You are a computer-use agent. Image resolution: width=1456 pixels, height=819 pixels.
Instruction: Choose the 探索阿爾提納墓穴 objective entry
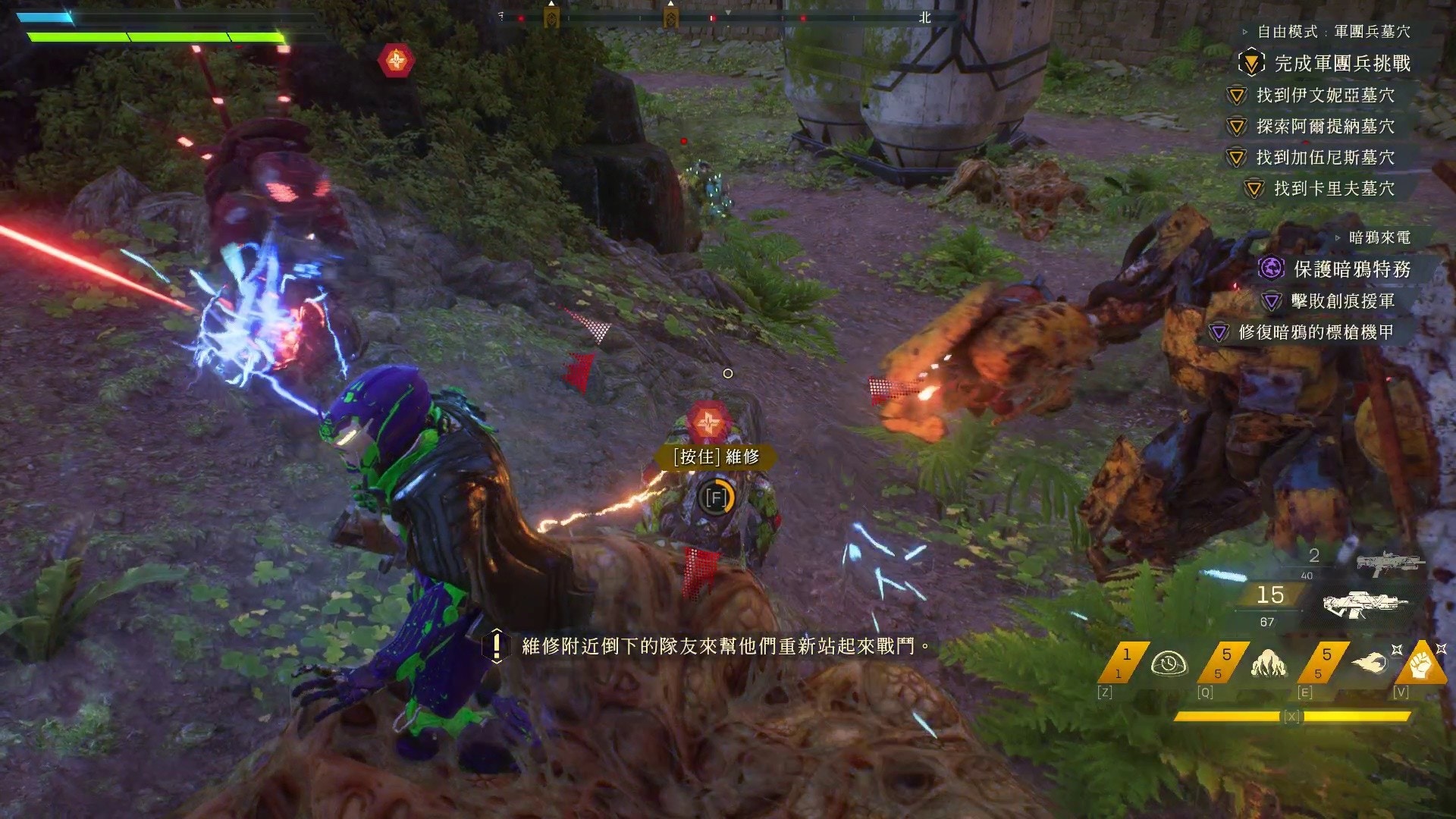(x=1325, y=127)
